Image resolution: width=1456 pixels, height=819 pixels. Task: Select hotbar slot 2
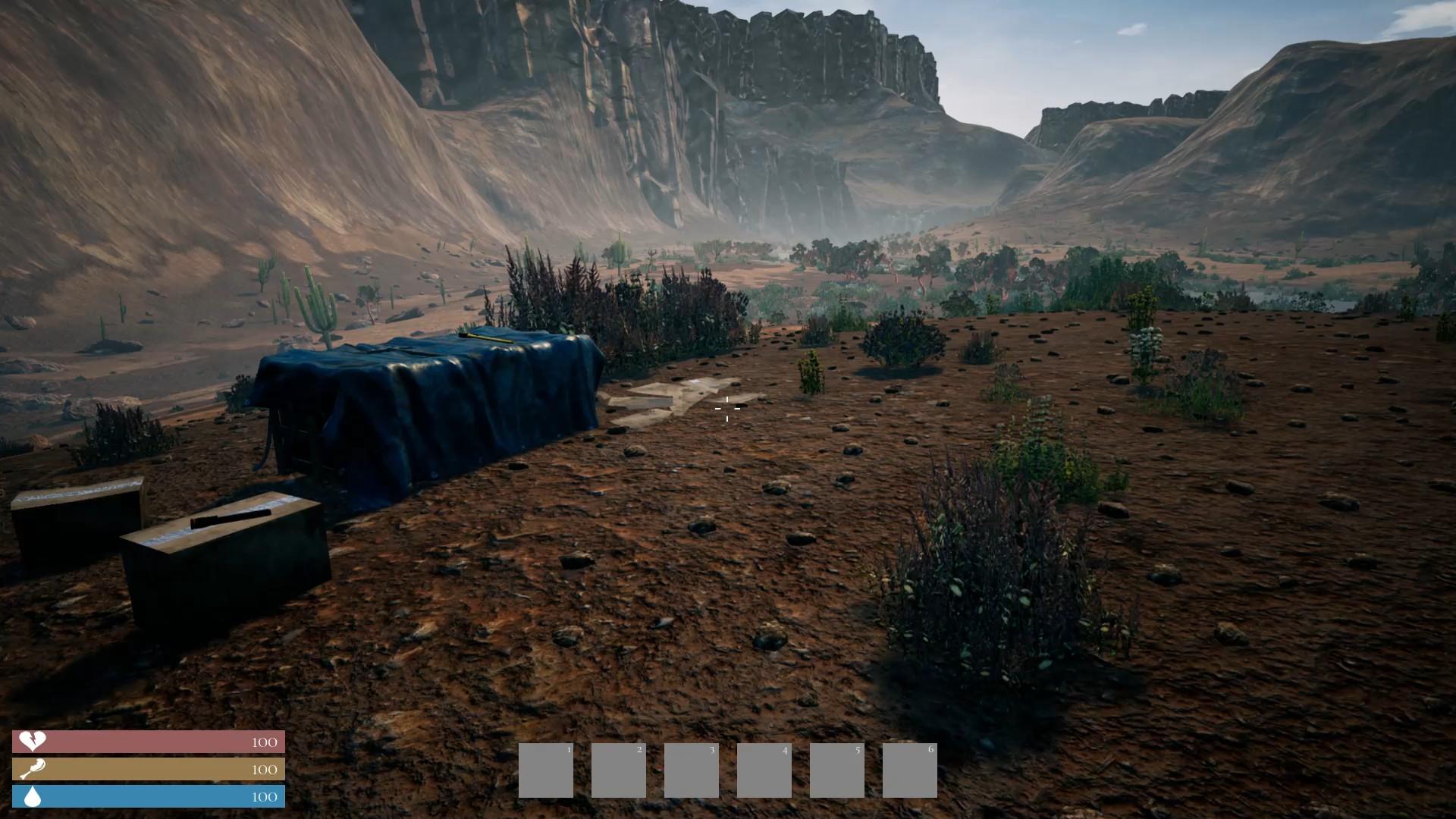617,770
